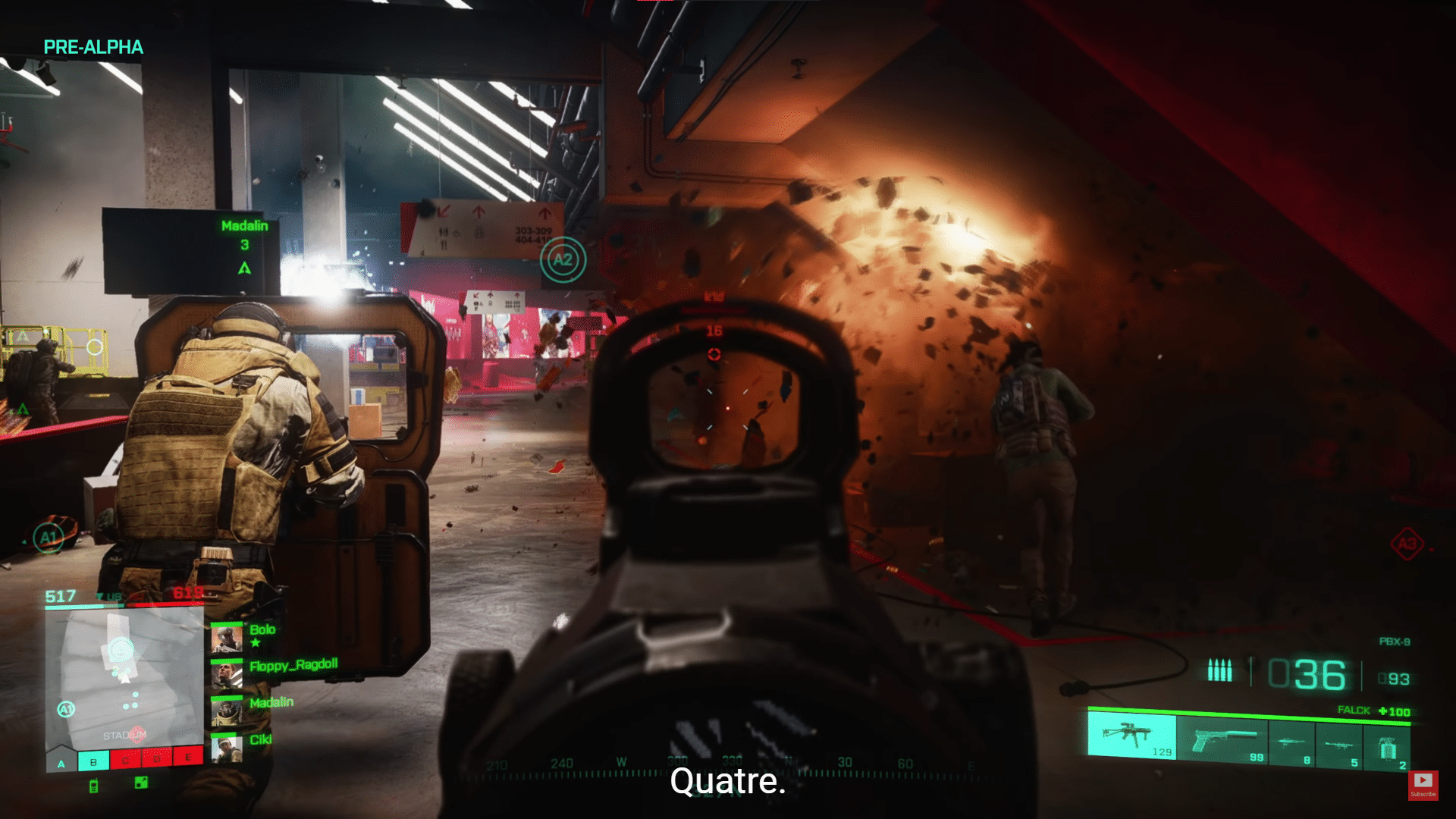The width and height of the screenshot is (1456, 819).
Task: Click the red A3 objective marker
Action: [1407, 544]
